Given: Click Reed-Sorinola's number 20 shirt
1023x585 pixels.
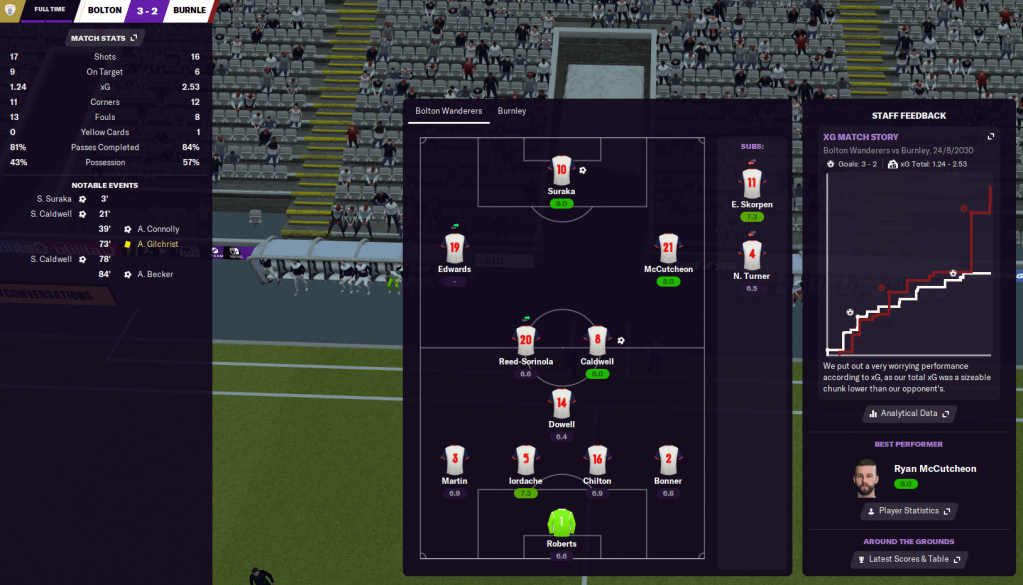Looking at the screenshot, I should 527,341.
